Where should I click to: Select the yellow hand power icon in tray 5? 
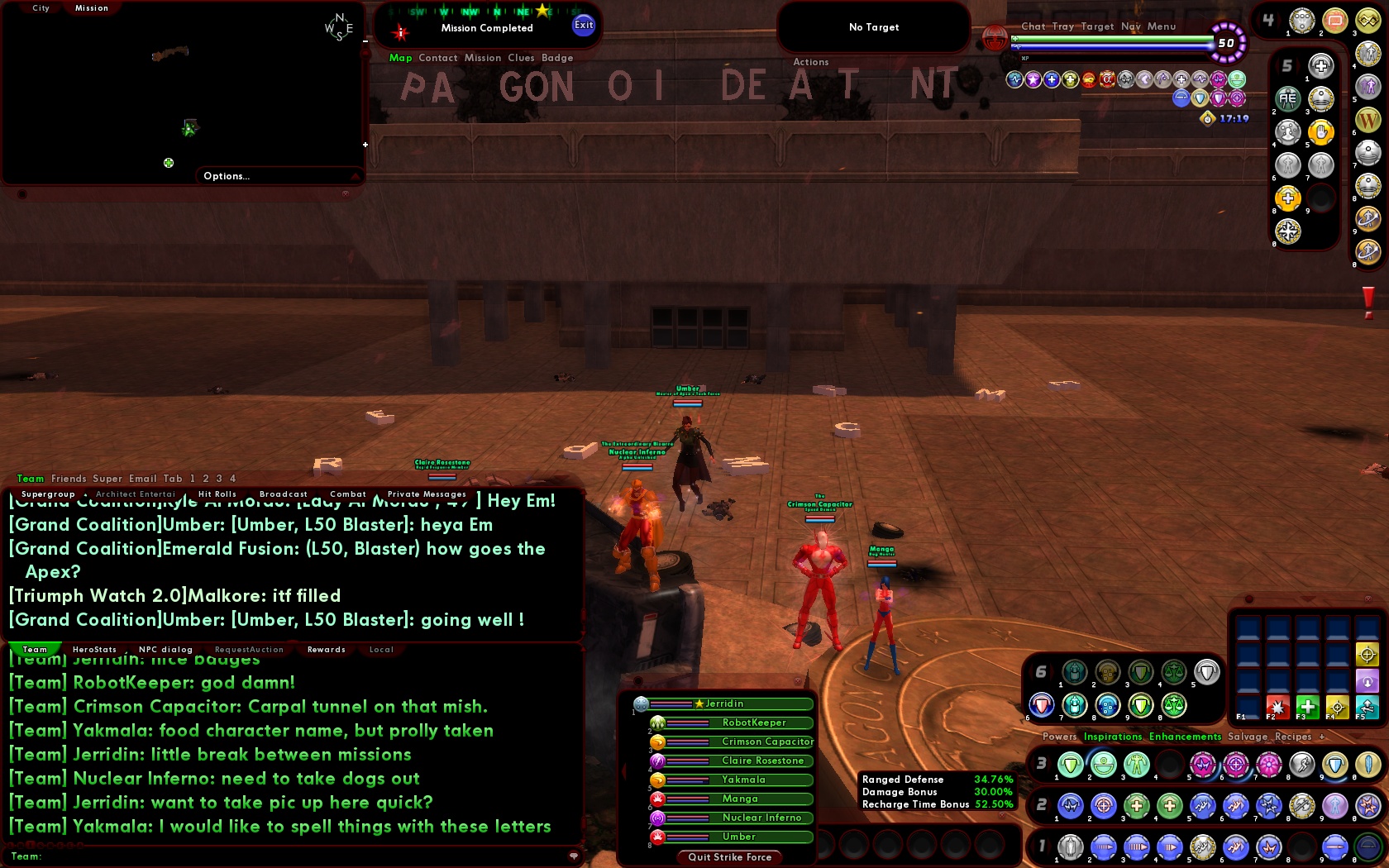(x=1321, y=132)
